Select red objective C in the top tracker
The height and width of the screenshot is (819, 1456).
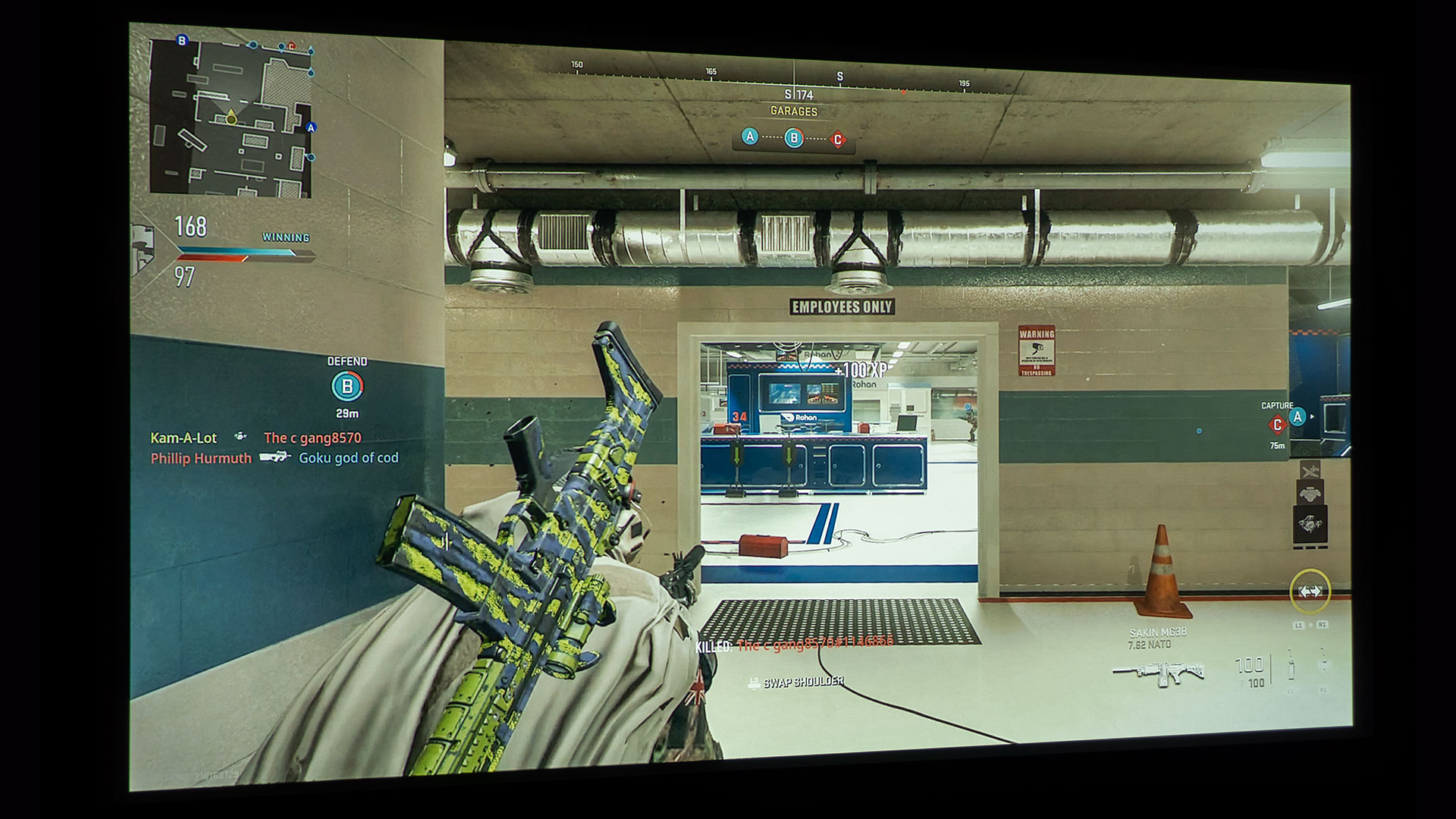click(x=837, y=140)
